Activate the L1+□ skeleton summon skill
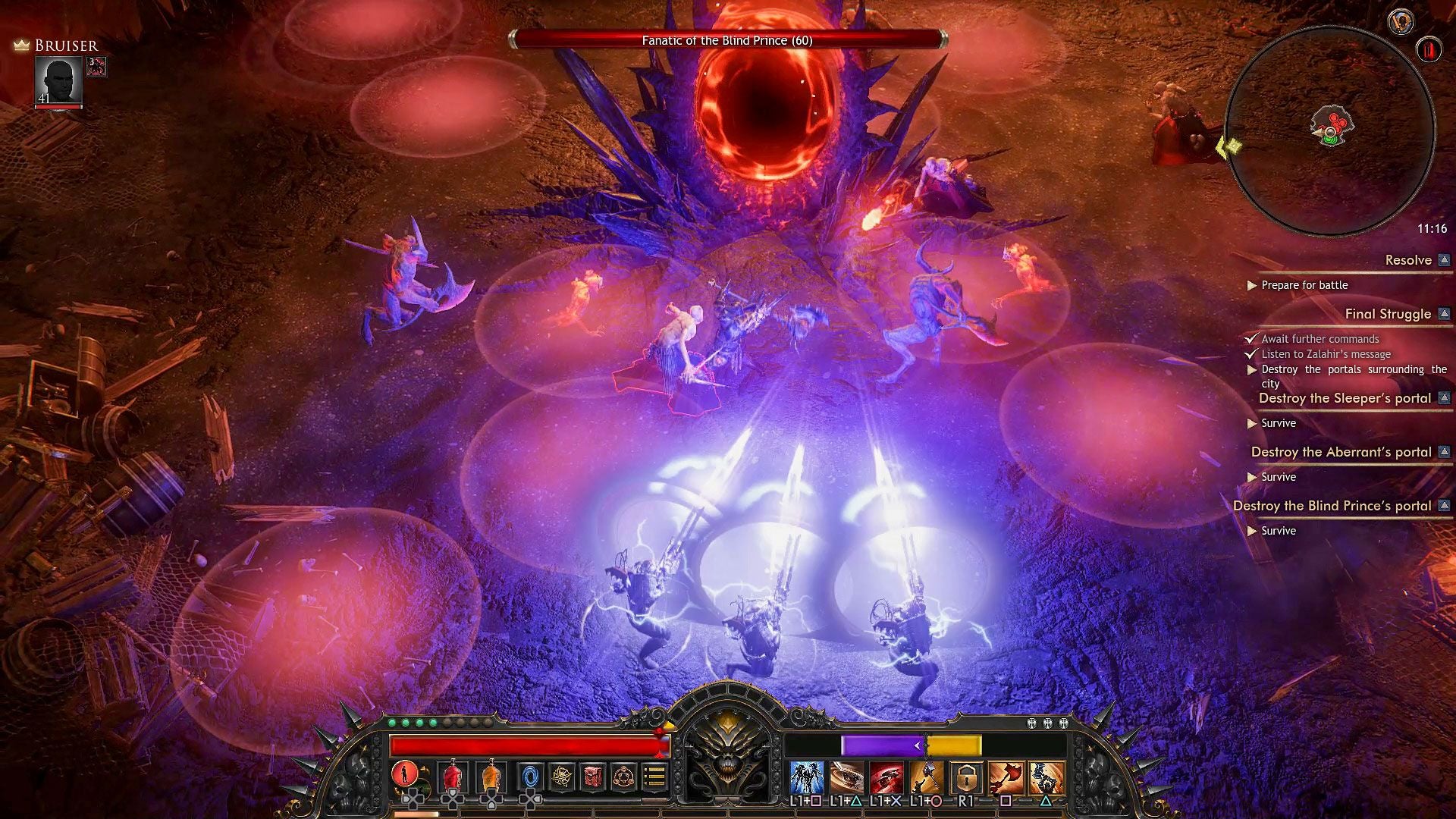Image resolution: width=1456 pixels, height=819 pixels. pos(805,778)
